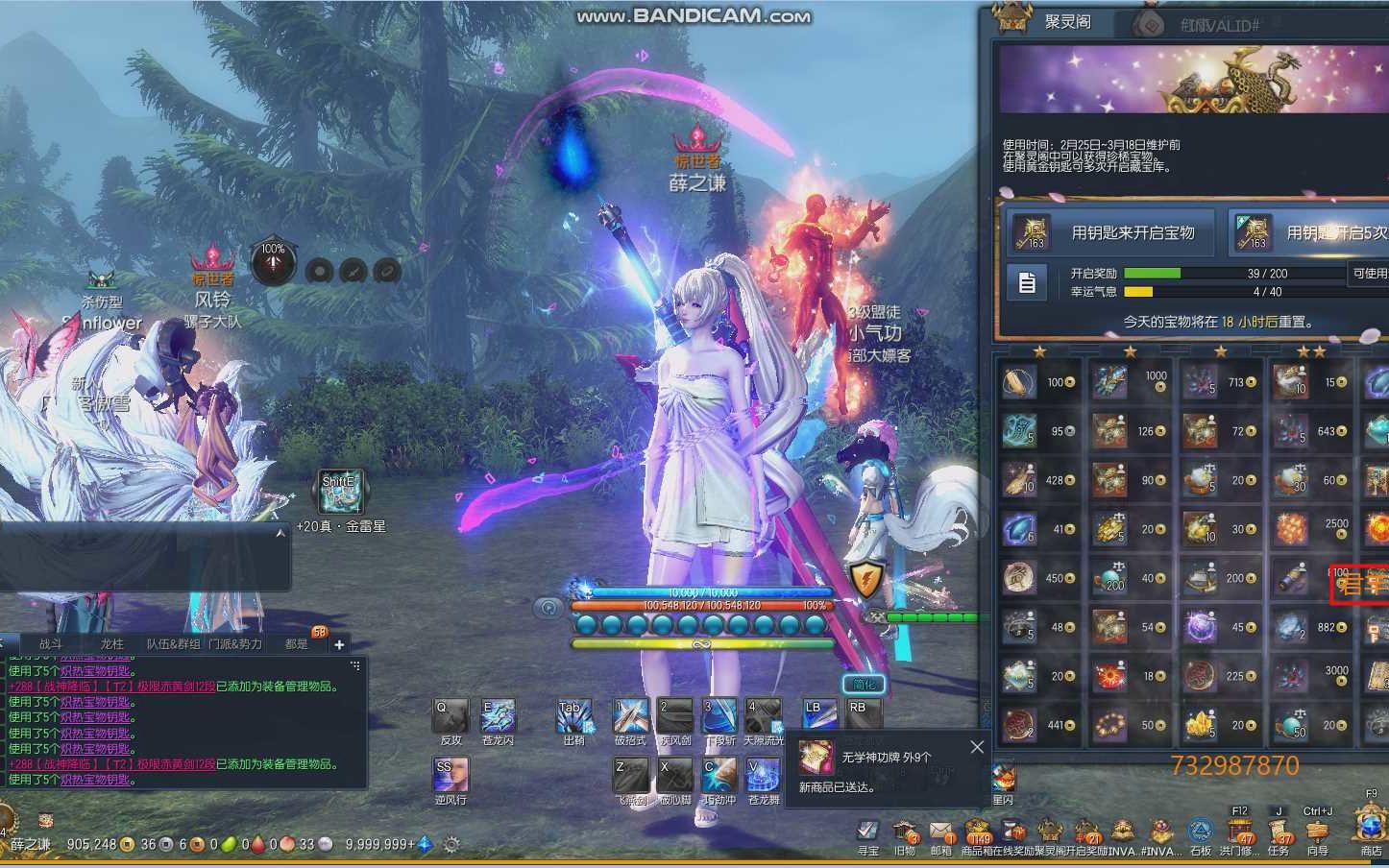Open the 邮箱 mailbox
This screenshot has height=868, width=1389.
pyautogui.click(x=941, y=832)
